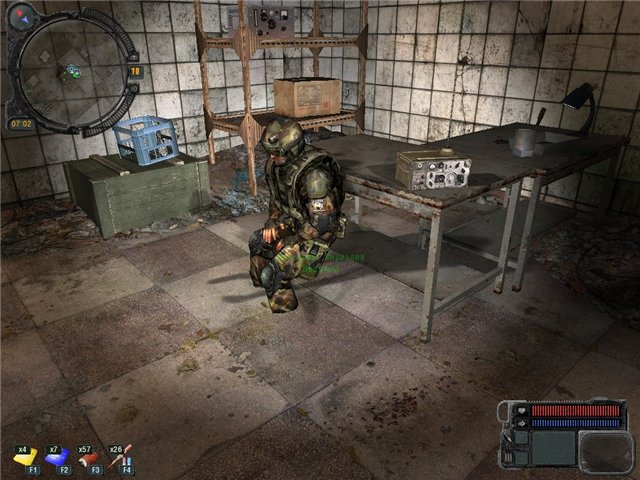The height and width of the screenshot is (480, 640).
Task: Use the blue medkit in slot F2
Action: click(59, 457)
